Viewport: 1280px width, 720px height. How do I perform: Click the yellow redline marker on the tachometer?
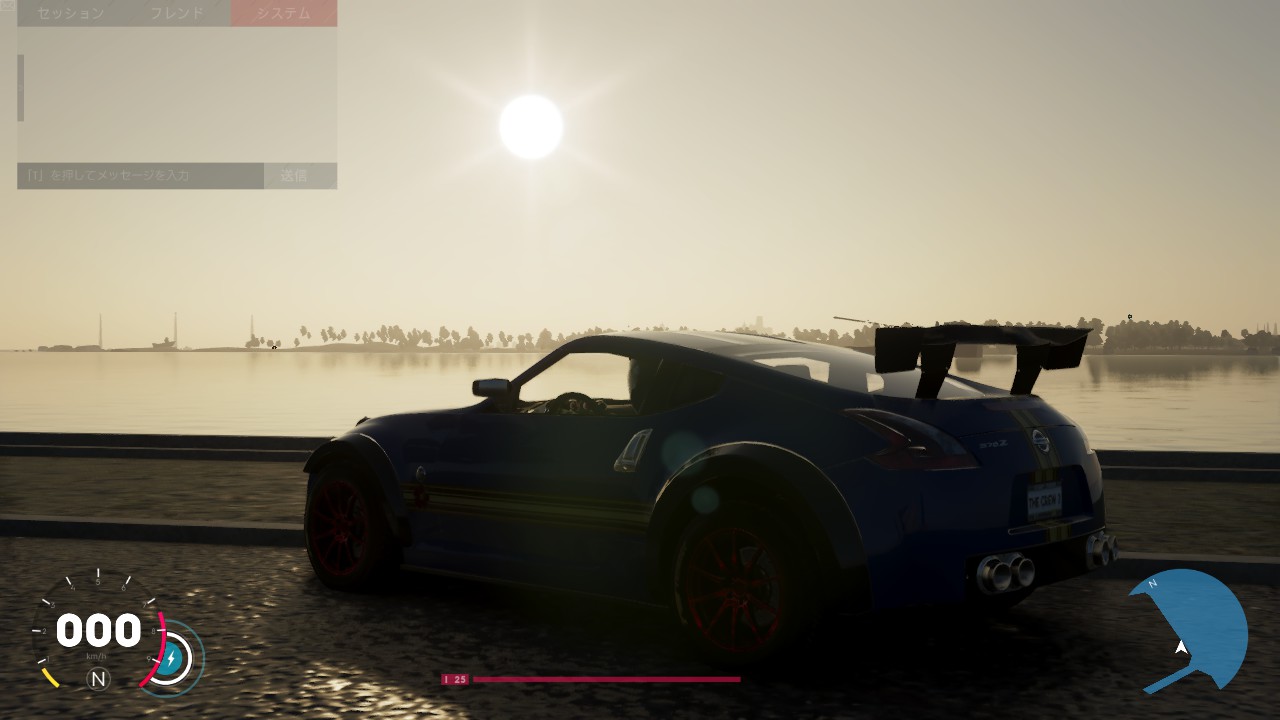click(52, 678)
